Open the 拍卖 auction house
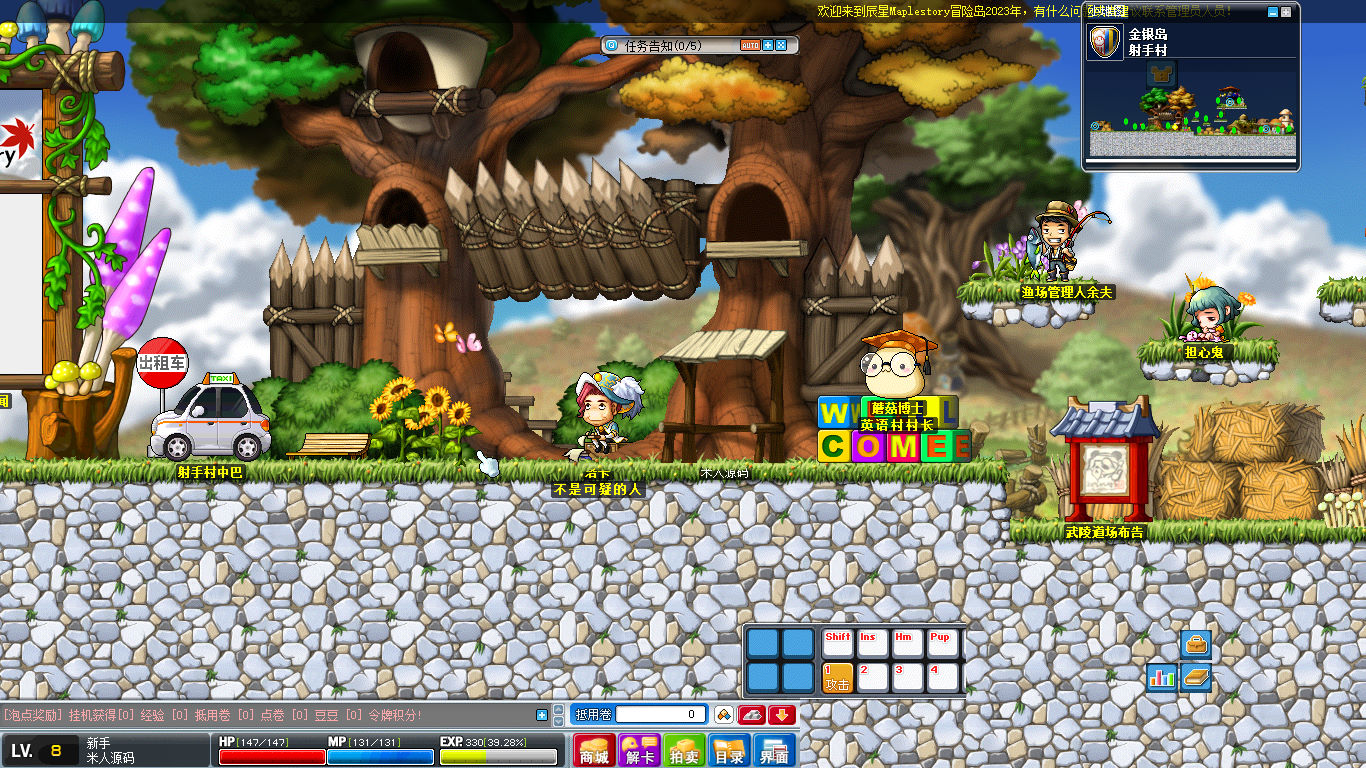 (x=685, y=751)
